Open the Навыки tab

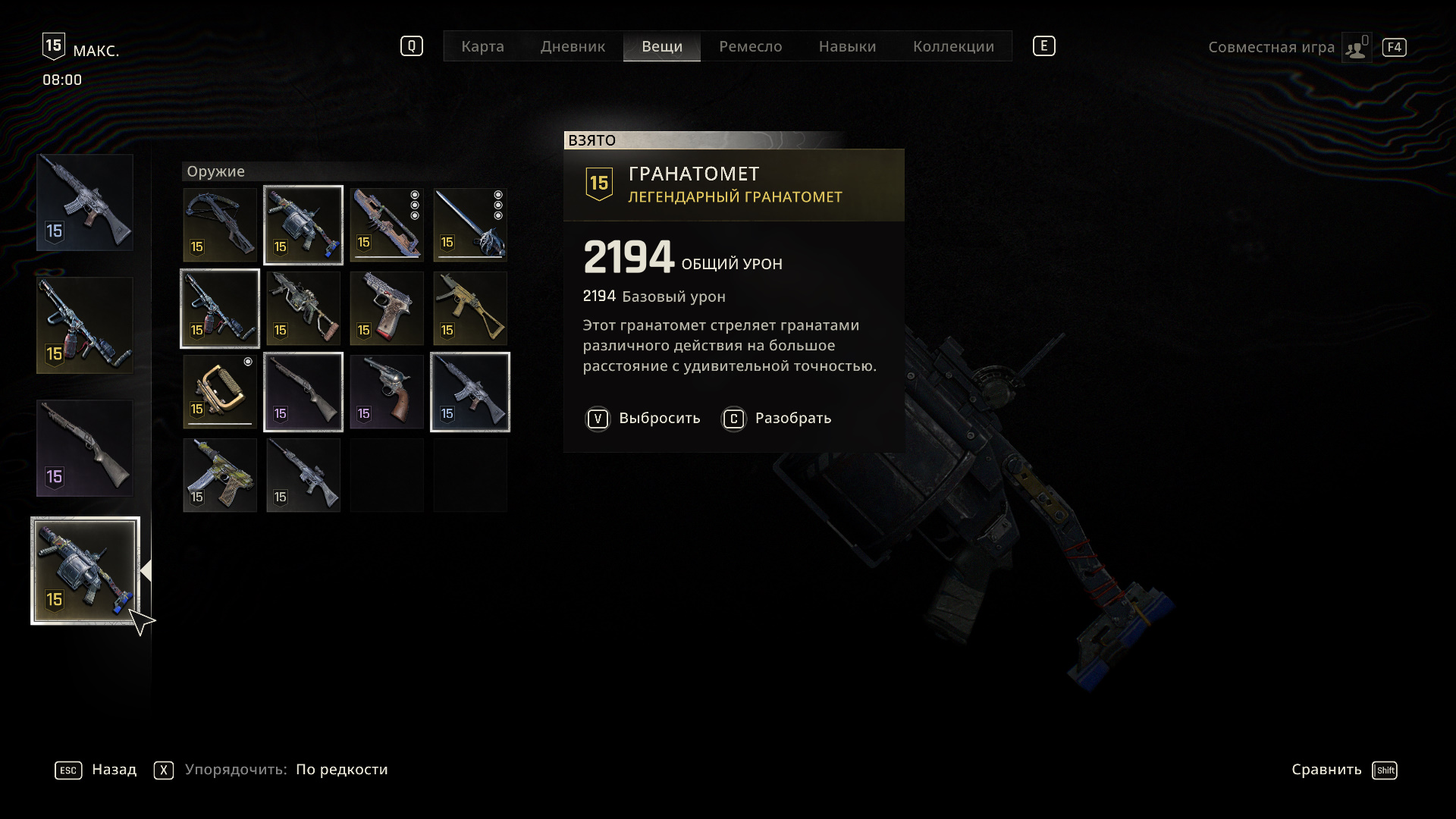click(x=847, y=46)
